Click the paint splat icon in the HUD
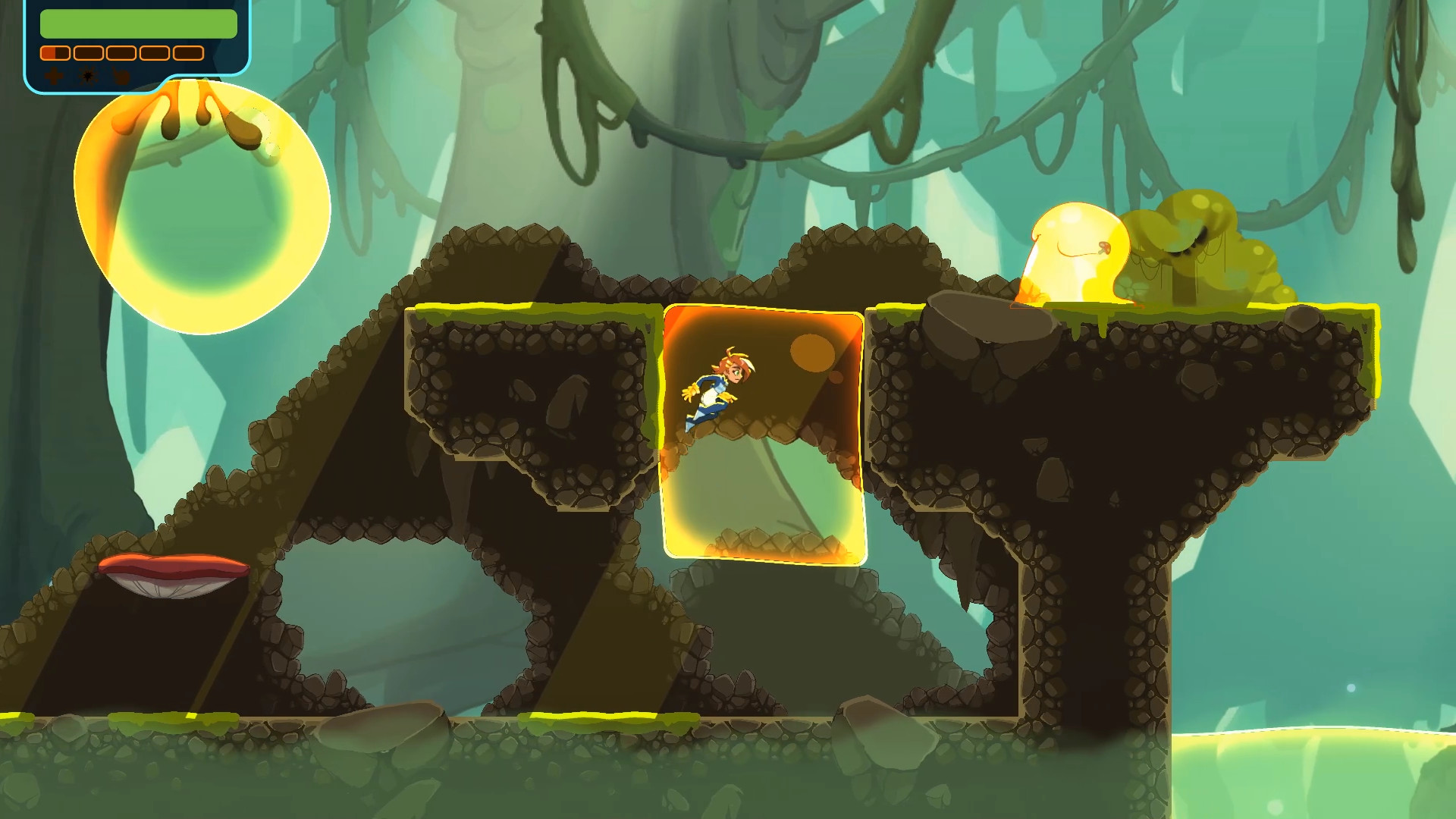Screen dimensions: 1456x819 pyautogui.click(x=88, y=75)
